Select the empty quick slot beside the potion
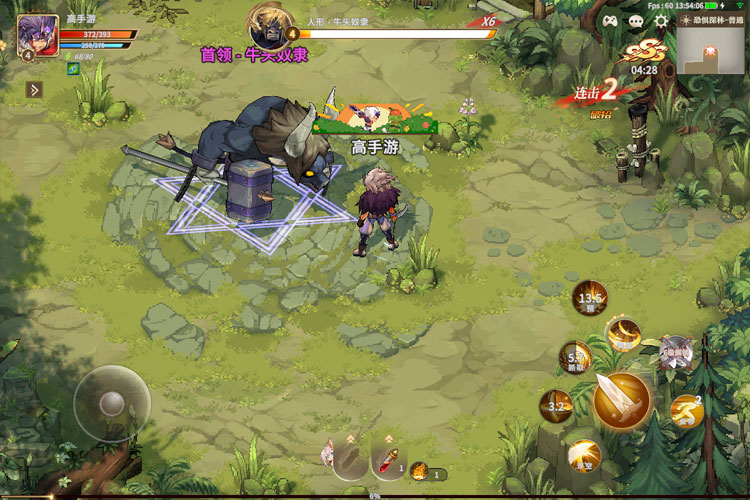Screen dimensions: 750x500 tap(349, 461)
